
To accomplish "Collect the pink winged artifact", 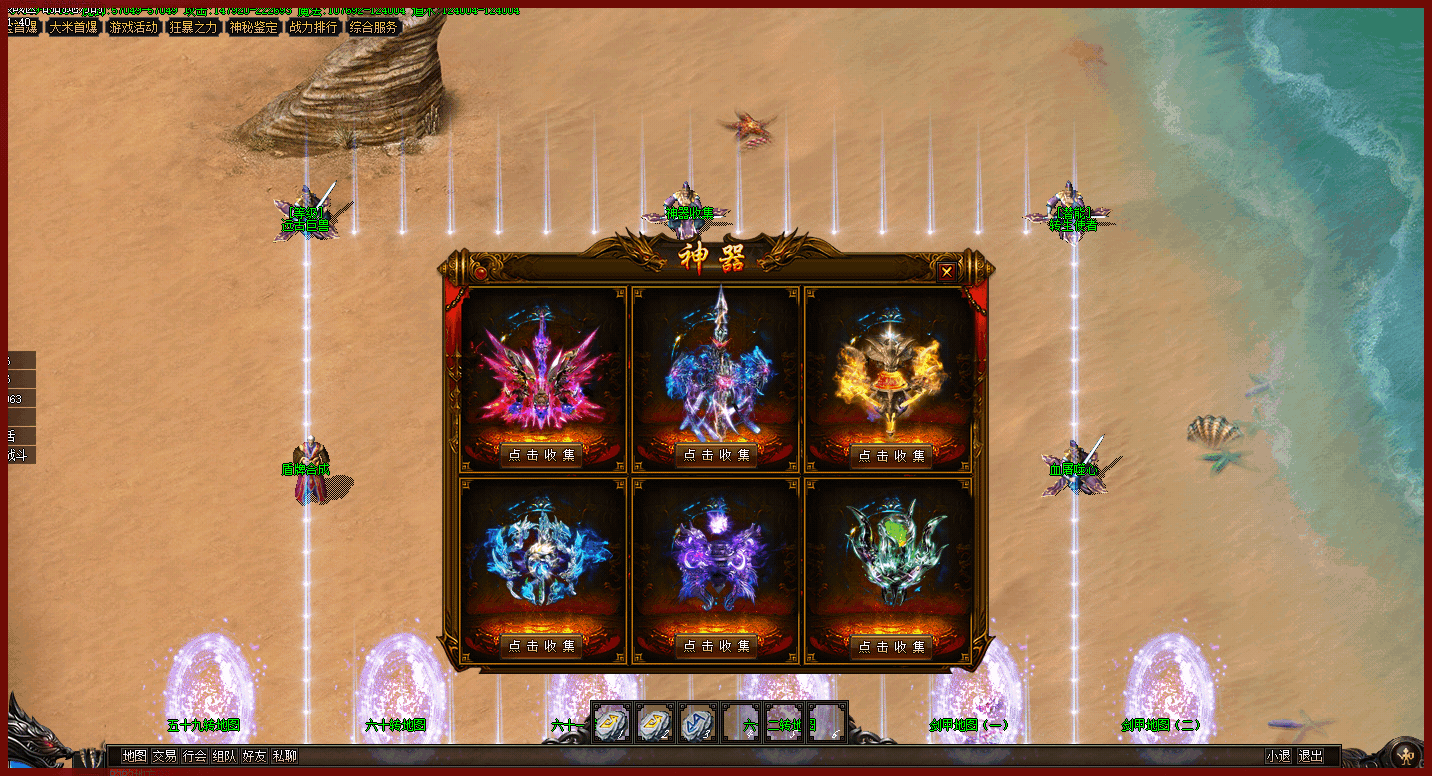I will pyautogui.click(x=542, y=455).
